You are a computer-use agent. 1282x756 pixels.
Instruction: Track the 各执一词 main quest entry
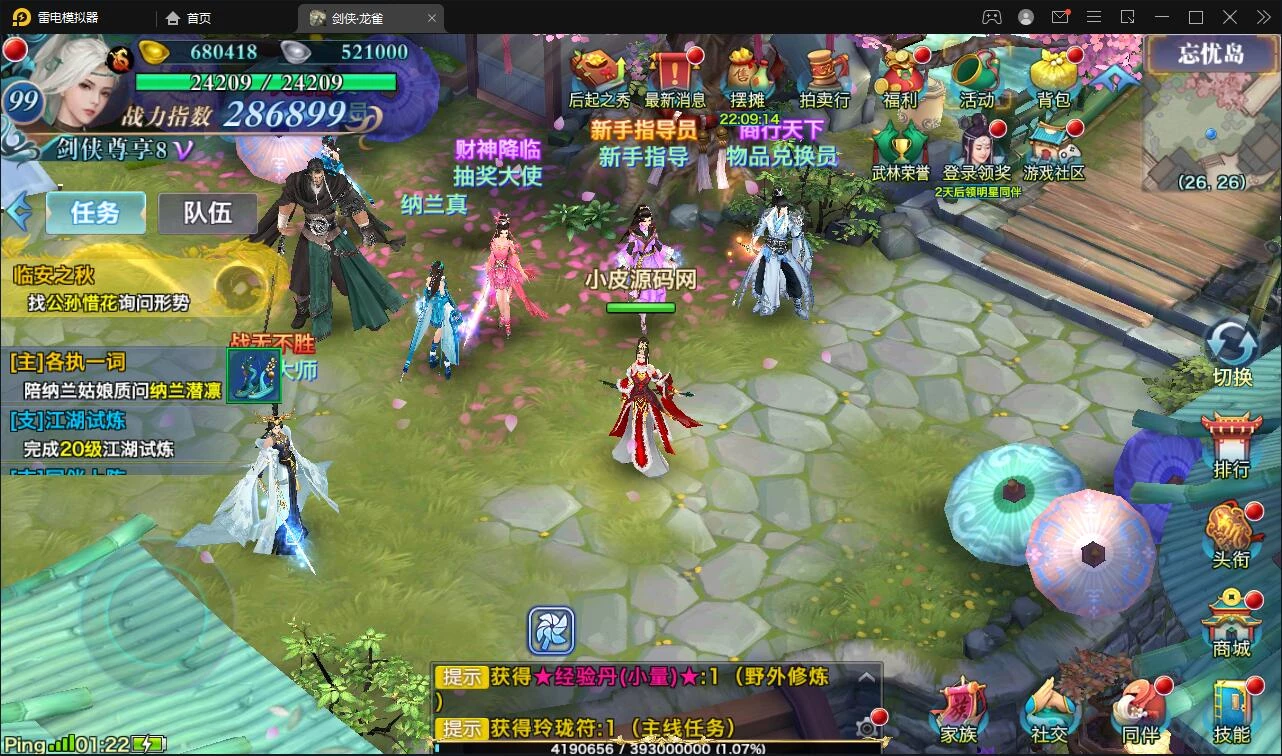pos(115,376)
